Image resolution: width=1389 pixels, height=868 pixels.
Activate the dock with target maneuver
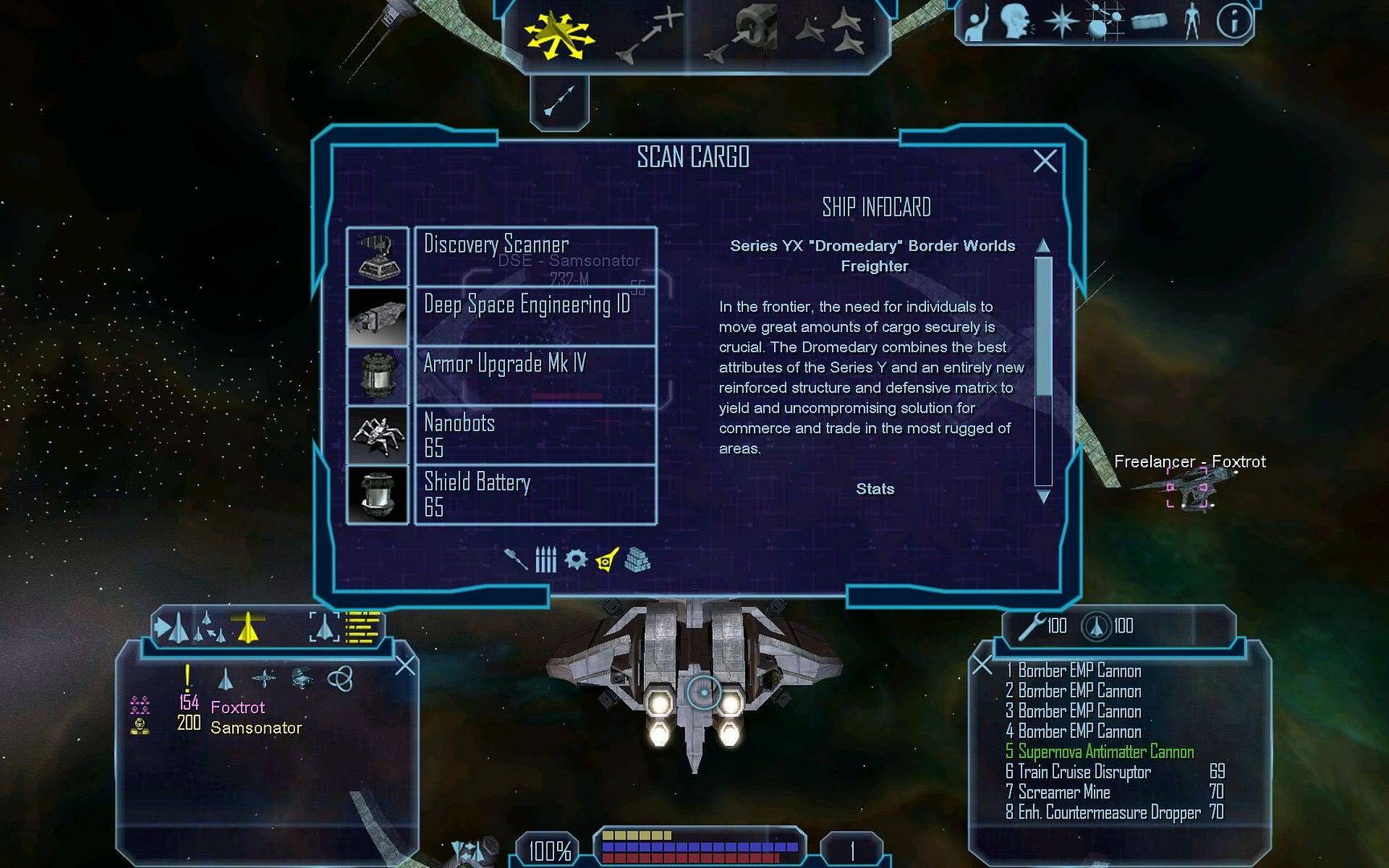coord(749,34)
